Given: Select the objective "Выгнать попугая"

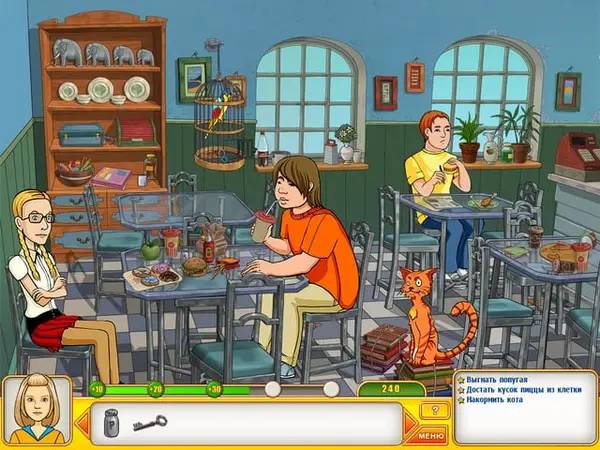Looking at the screenshot, I should 497,381.
